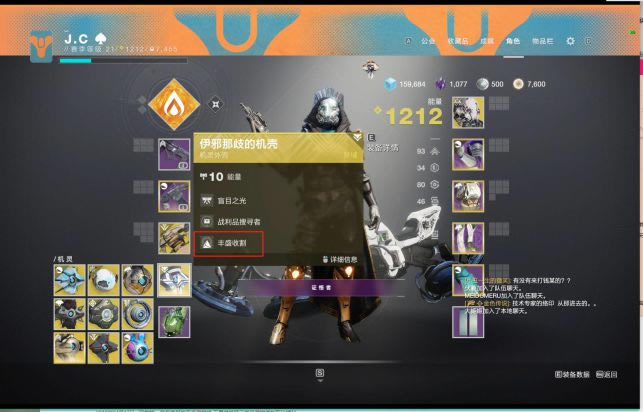Click the in-game chat message box
The width and height of the screenshot is (643, 412).
538,298
